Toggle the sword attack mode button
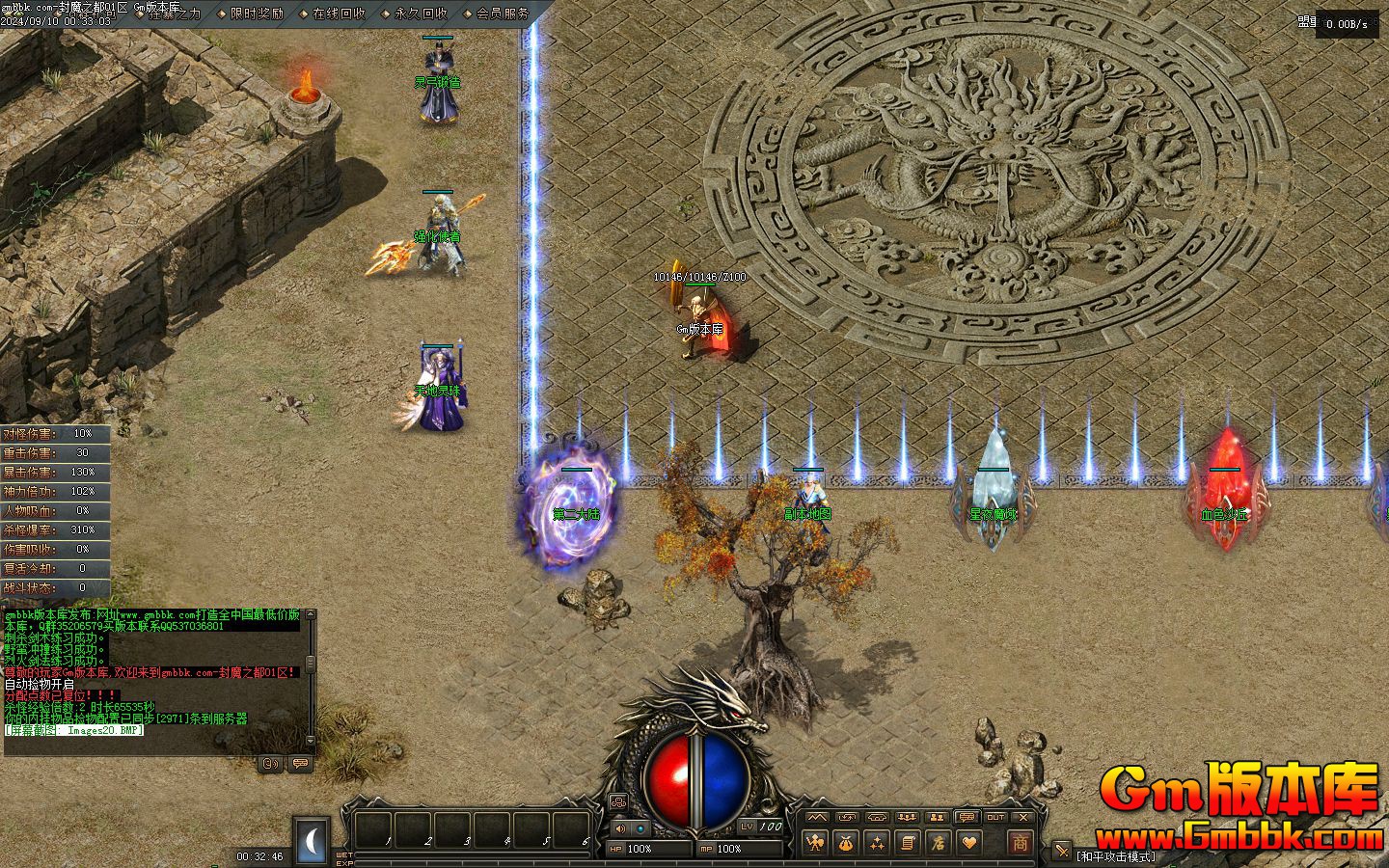1389x868 pixels. 1061,851
